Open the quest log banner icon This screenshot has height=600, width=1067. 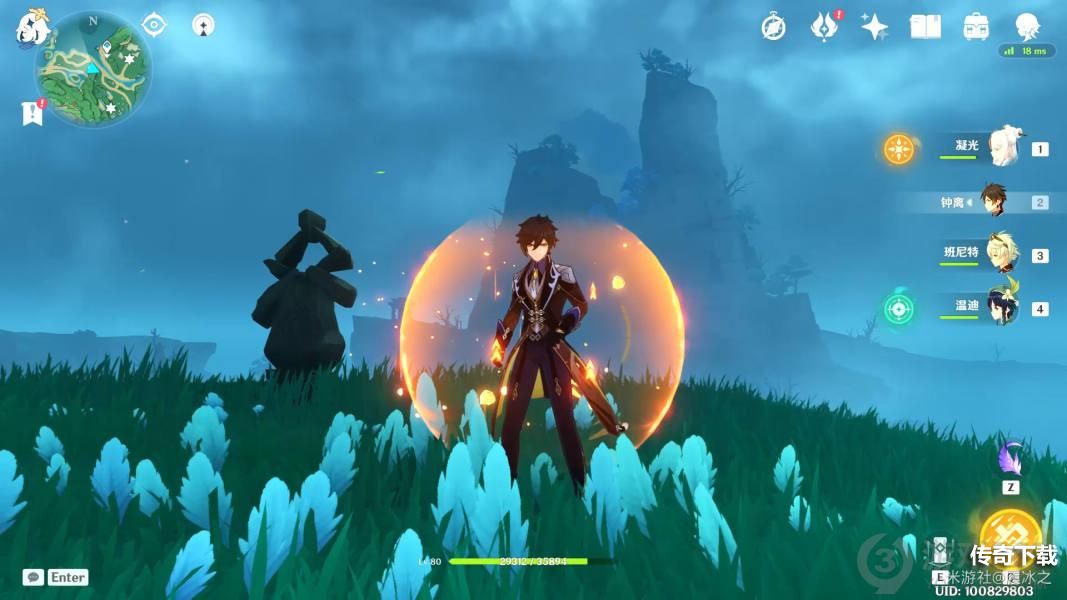[x=32, y=113]
